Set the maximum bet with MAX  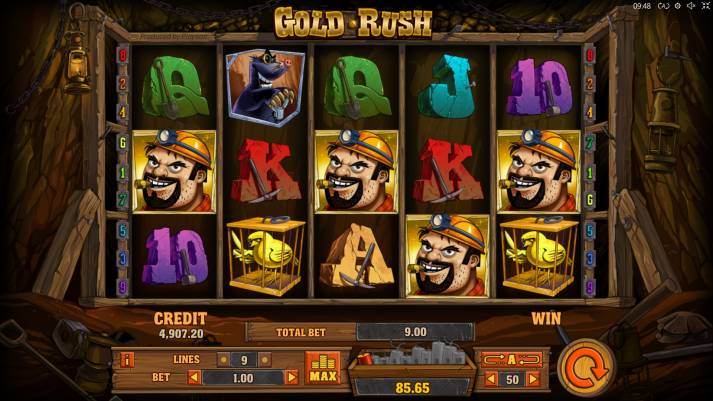click(322, 368)
